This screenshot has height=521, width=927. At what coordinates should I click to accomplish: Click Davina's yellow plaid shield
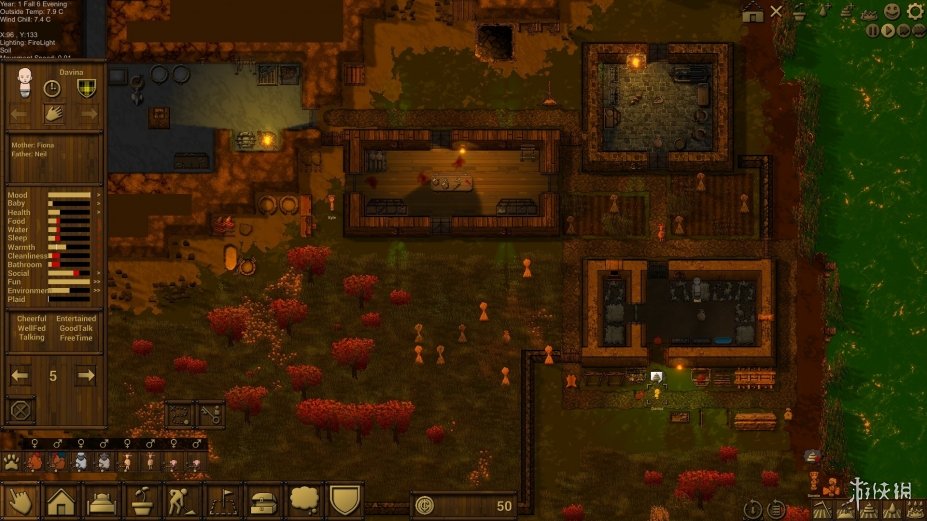[x=86, y=88]
